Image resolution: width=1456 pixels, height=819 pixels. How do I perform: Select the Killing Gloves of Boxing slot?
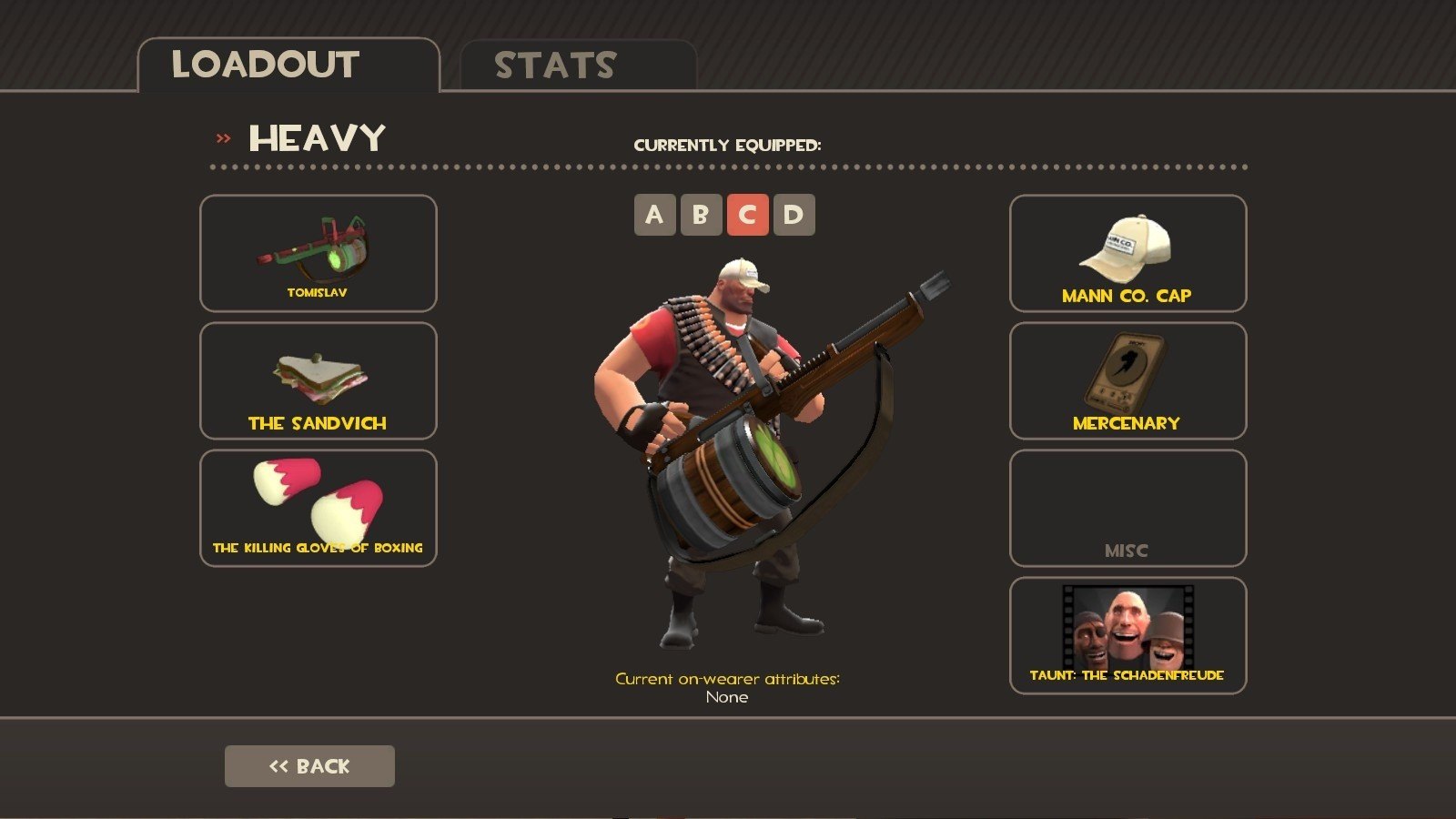(318, 508)
